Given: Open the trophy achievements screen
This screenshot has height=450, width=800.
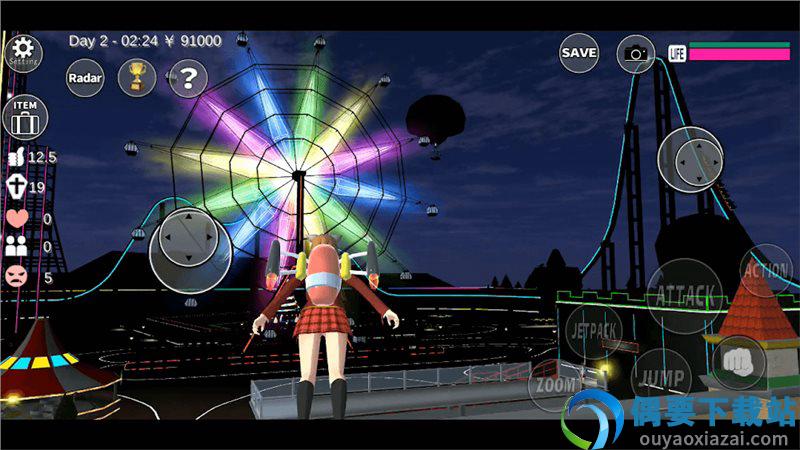Looking at the screenshot, I should [136, 77].
